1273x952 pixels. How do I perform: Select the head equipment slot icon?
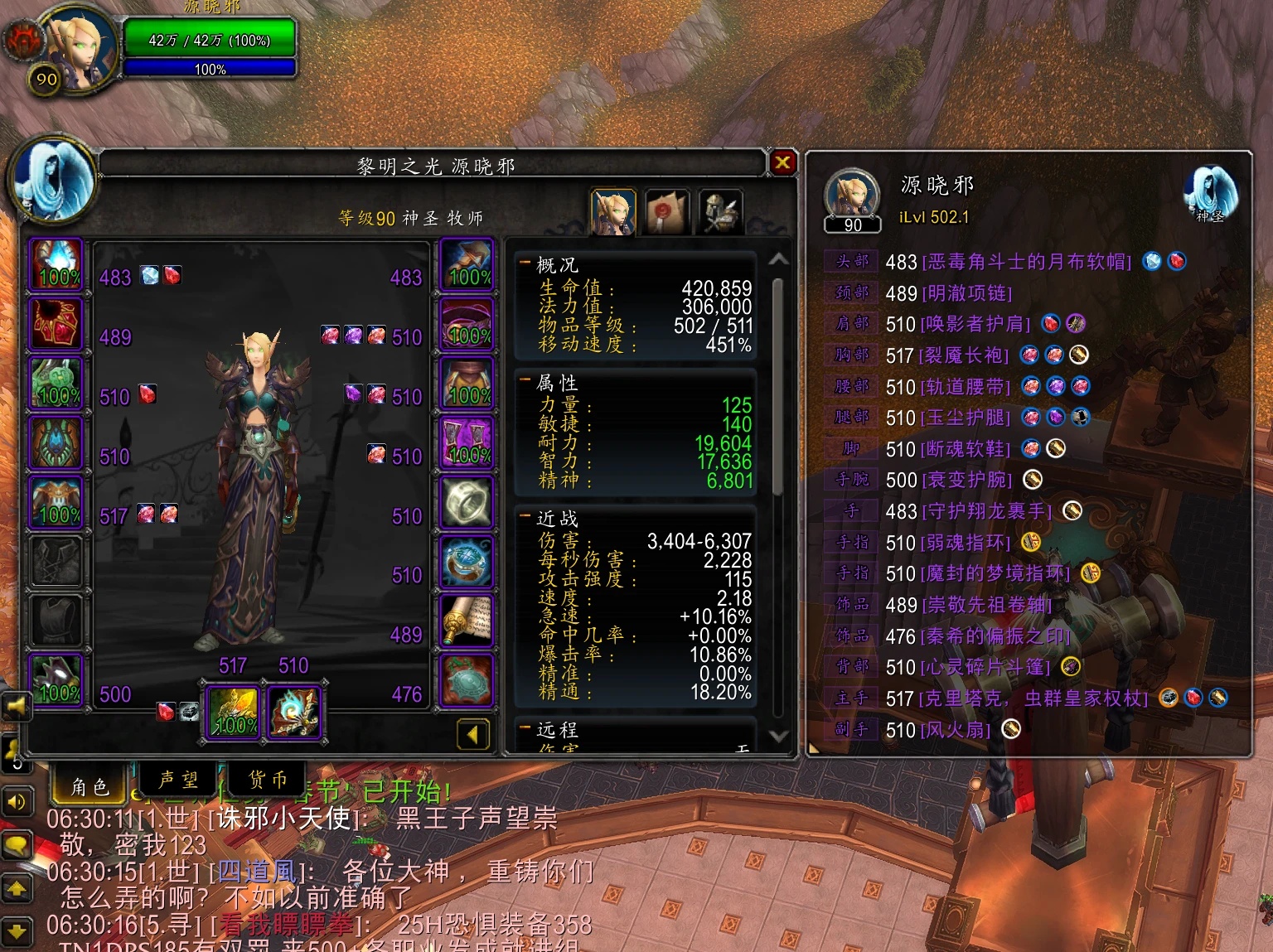pyautogui.click(x=56, y=265)
